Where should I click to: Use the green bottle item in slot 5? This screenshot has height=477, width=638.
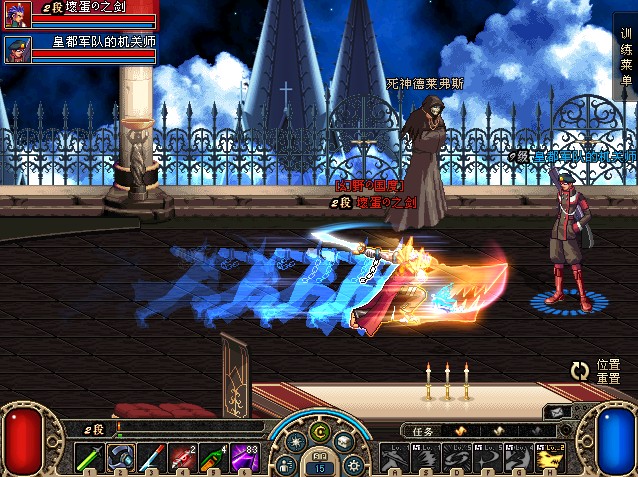coord(216,456)
